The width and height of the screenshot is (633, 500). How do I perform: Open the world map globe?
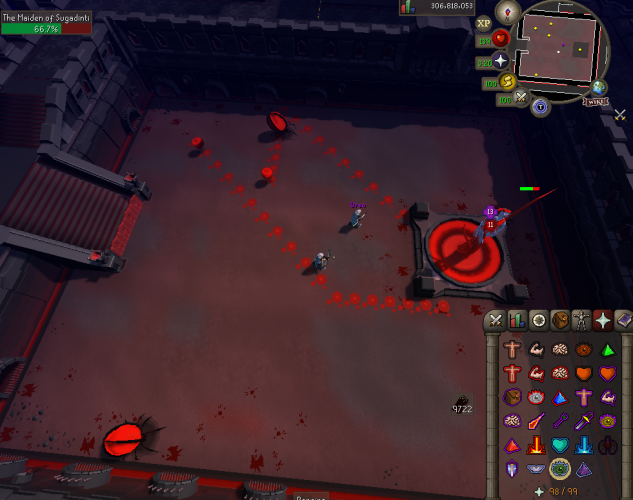599,88
